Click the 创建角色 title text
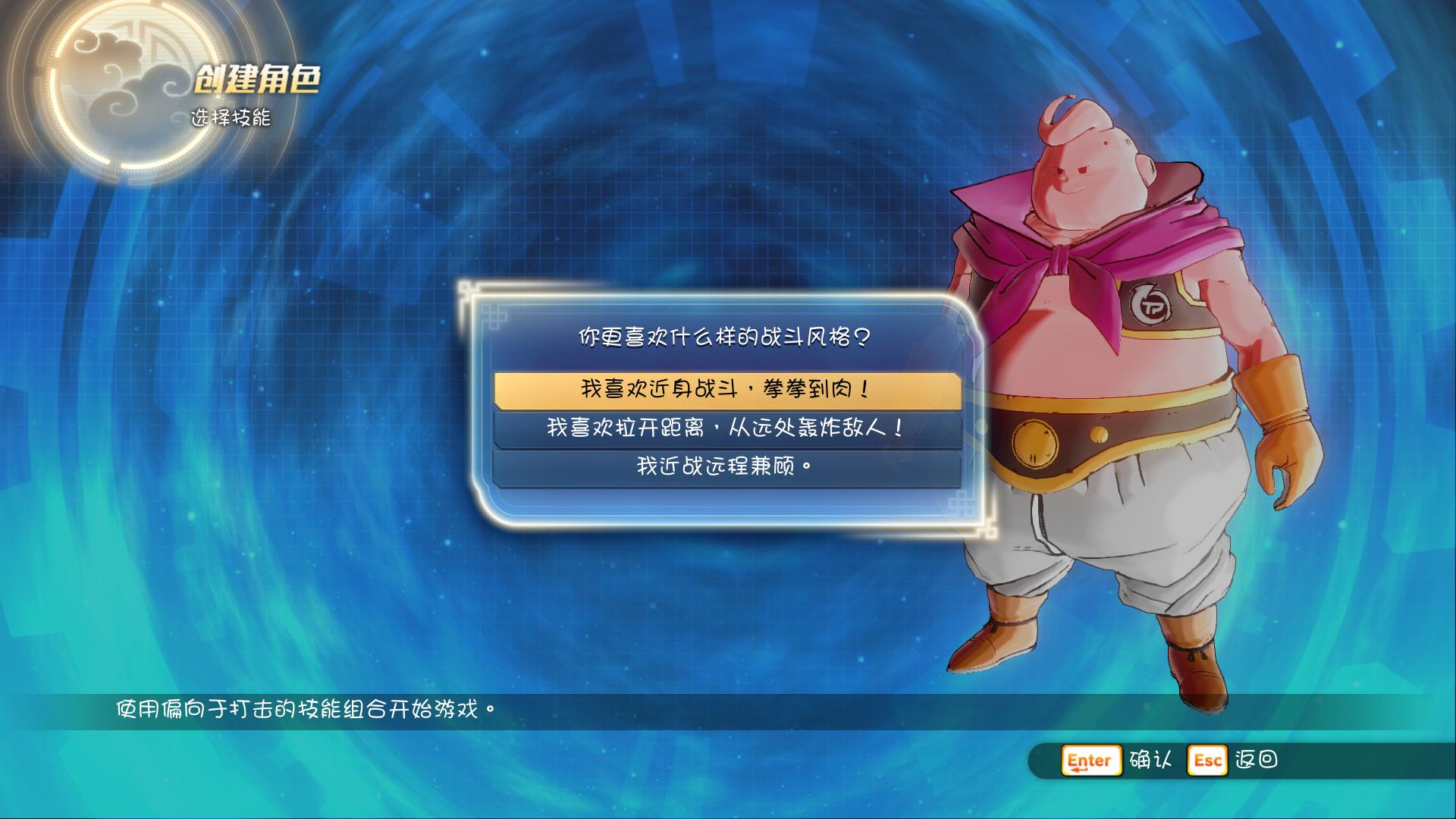Viewport: 1456px width, 819px height. tap(259, 78)
